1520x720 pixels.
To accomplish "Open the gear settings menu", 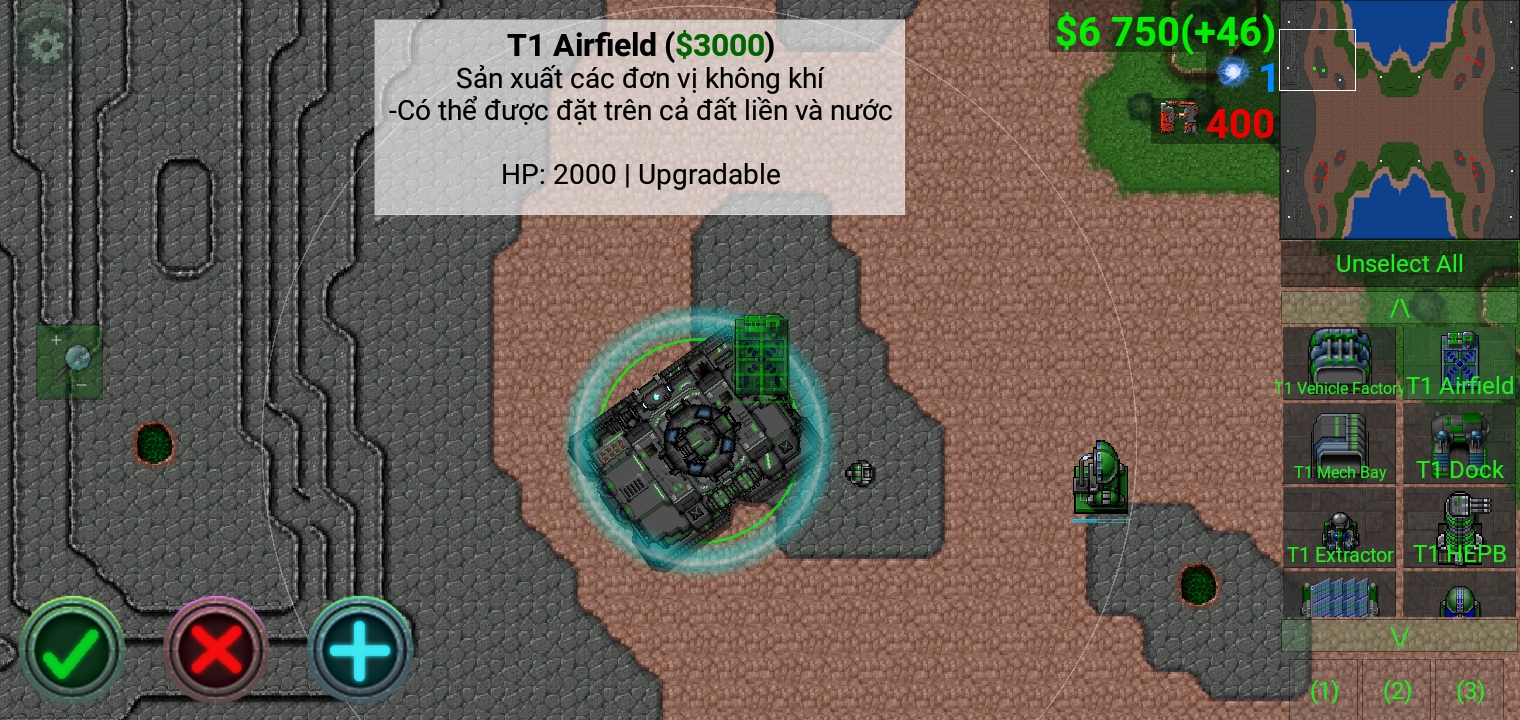I will (45, 45).
